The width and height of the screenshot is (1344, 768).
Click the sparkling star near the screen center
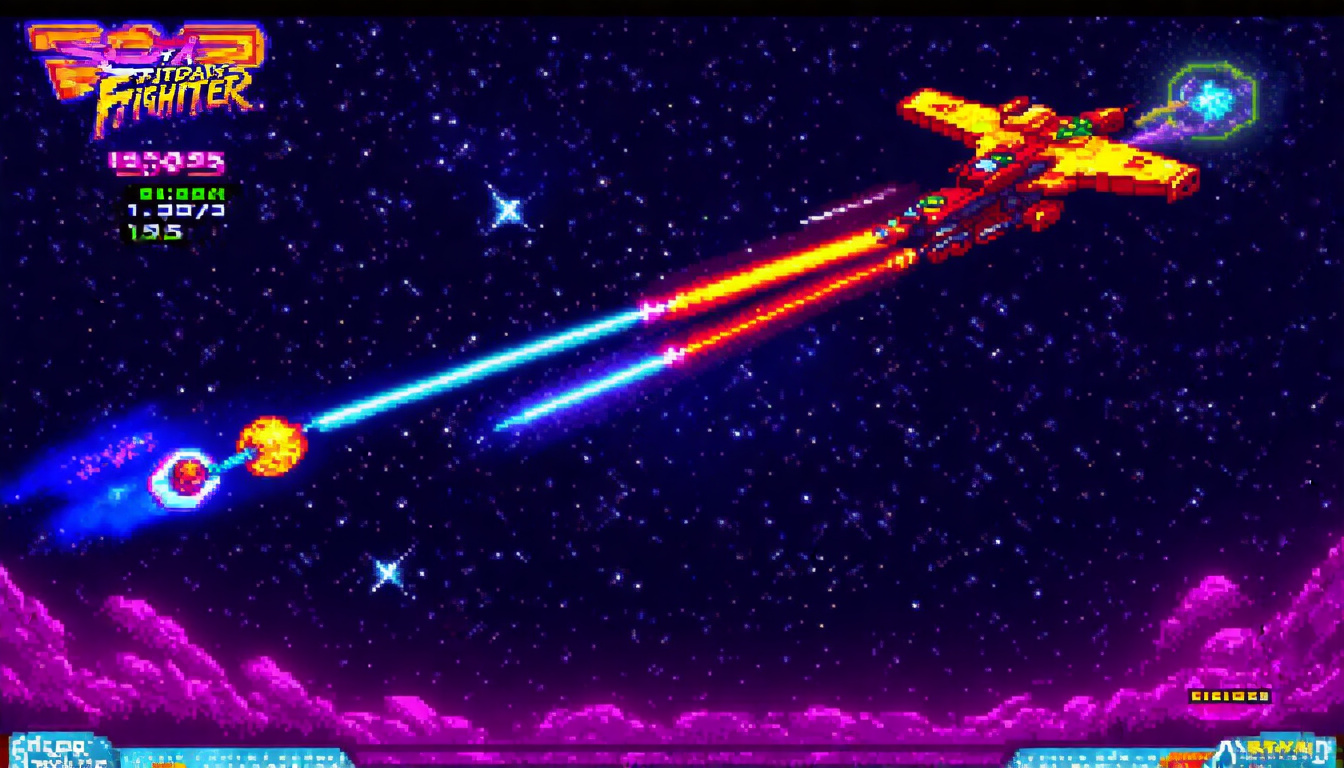point(508,210)
